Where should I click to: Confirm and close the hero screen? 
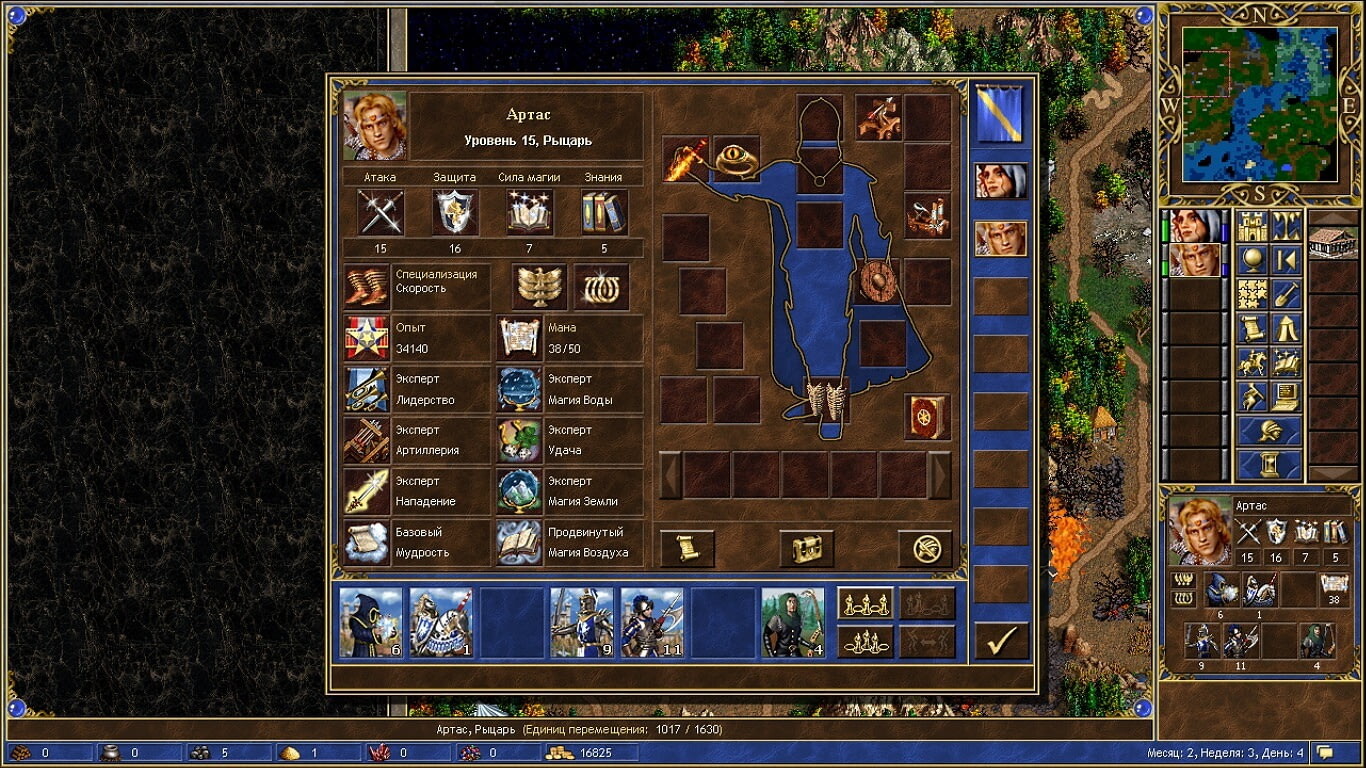pos(1001,641)
